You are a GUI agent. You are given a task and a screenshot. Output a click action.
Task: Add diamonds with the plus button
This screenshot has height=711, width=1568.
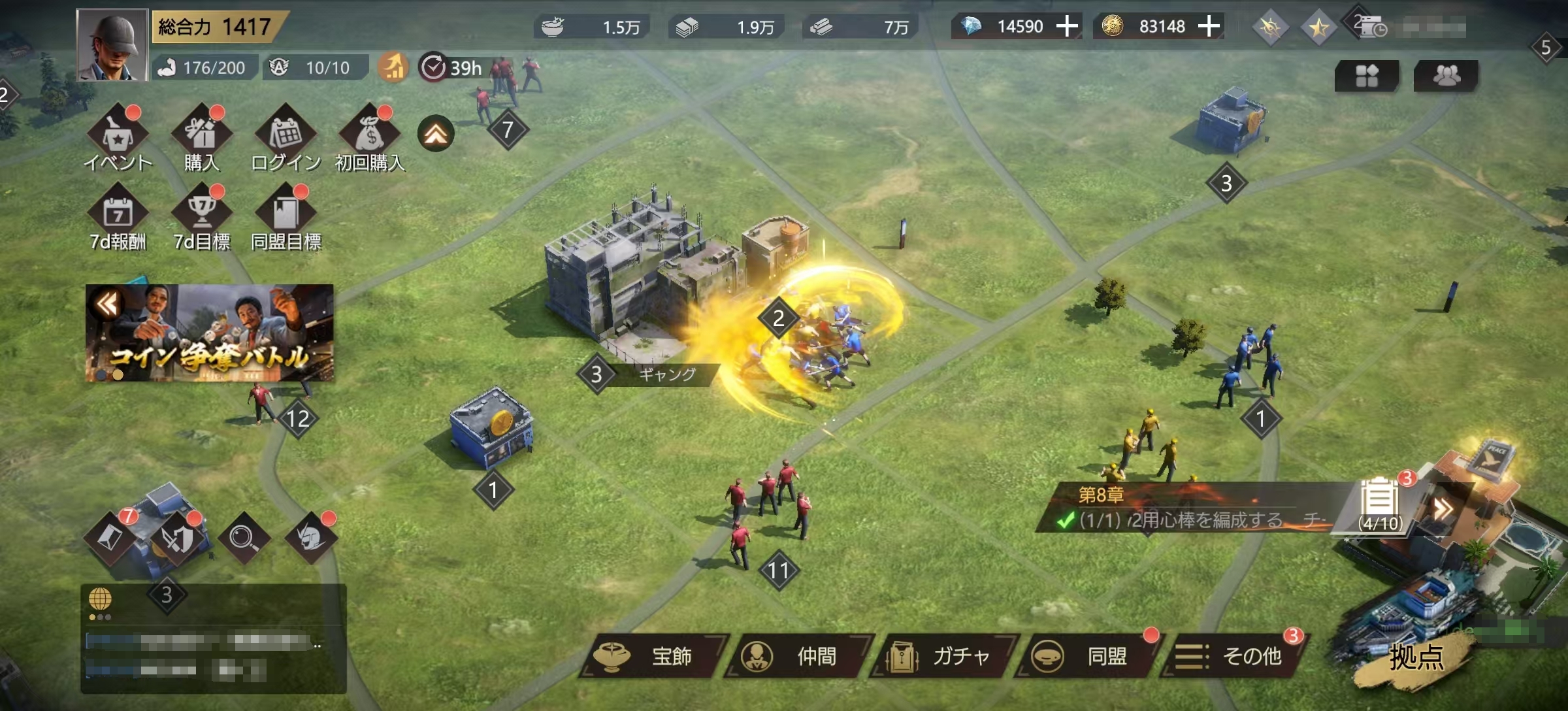coord(1067,27)
